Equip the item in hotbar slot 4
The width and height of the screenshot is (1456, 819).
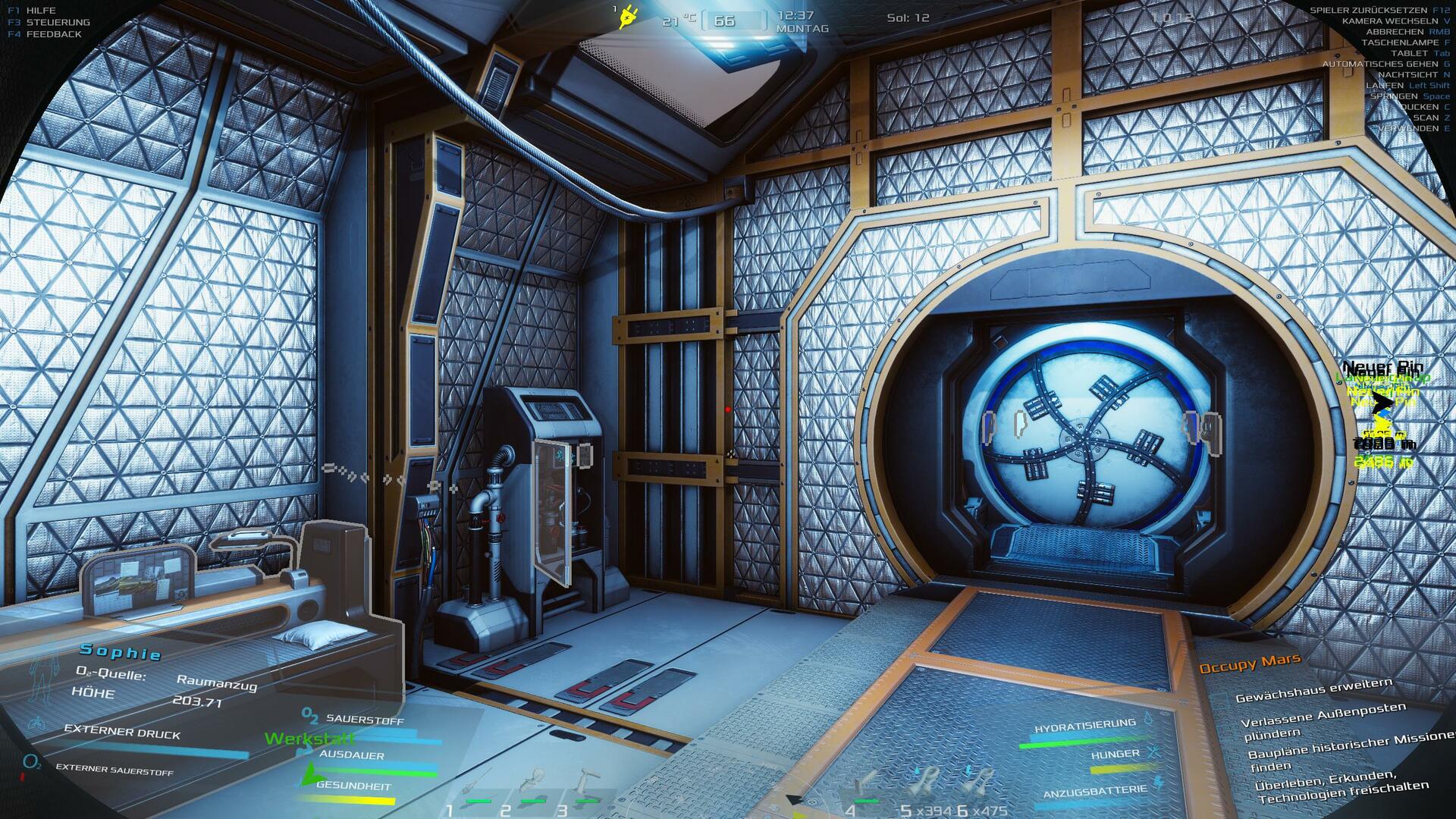(x=864, y=789)
